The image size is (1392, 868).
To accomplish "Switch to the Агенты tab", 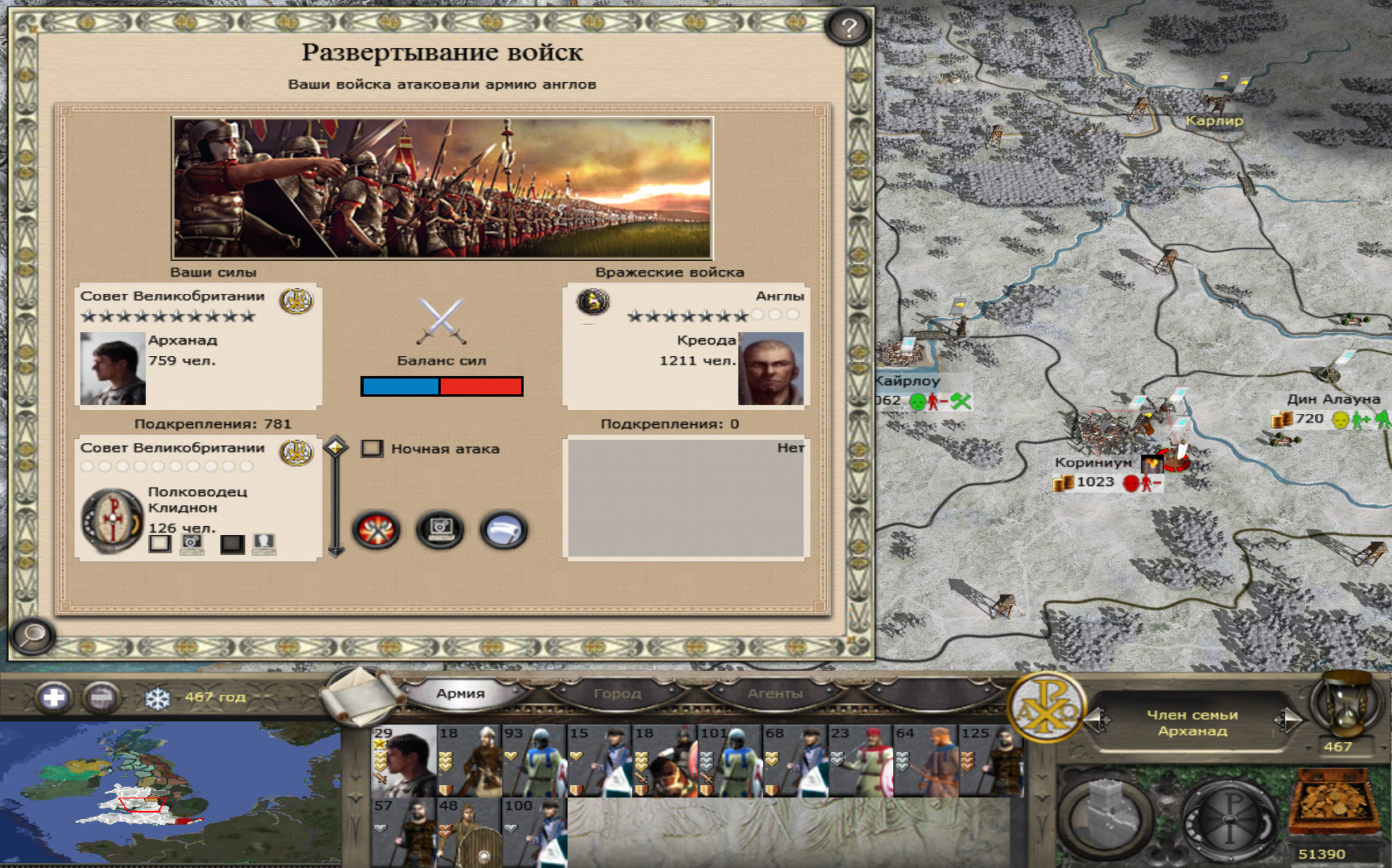I will click(x=775, y=694).
